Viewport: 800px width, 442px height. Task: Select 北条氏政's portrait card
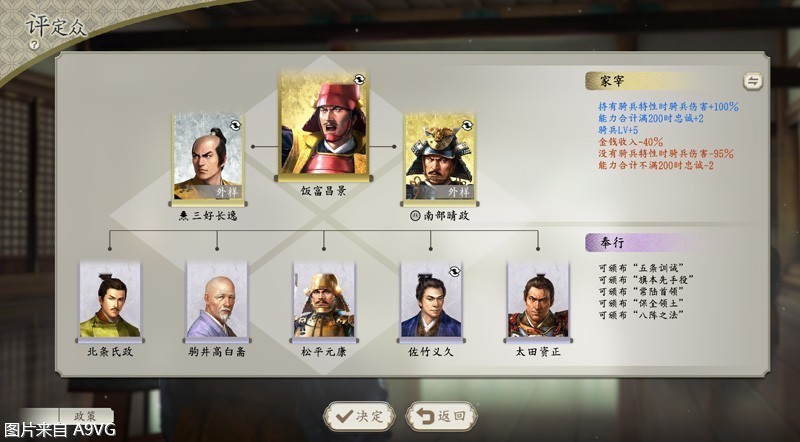[x=110, y=300]
